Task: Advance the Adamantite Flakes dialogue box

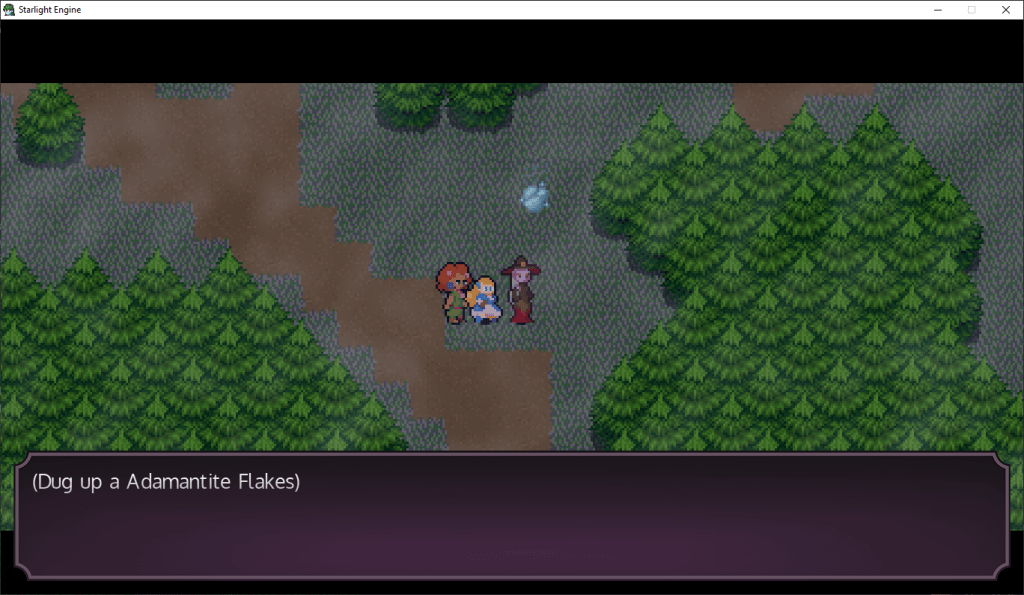Action: pos(511,515)
